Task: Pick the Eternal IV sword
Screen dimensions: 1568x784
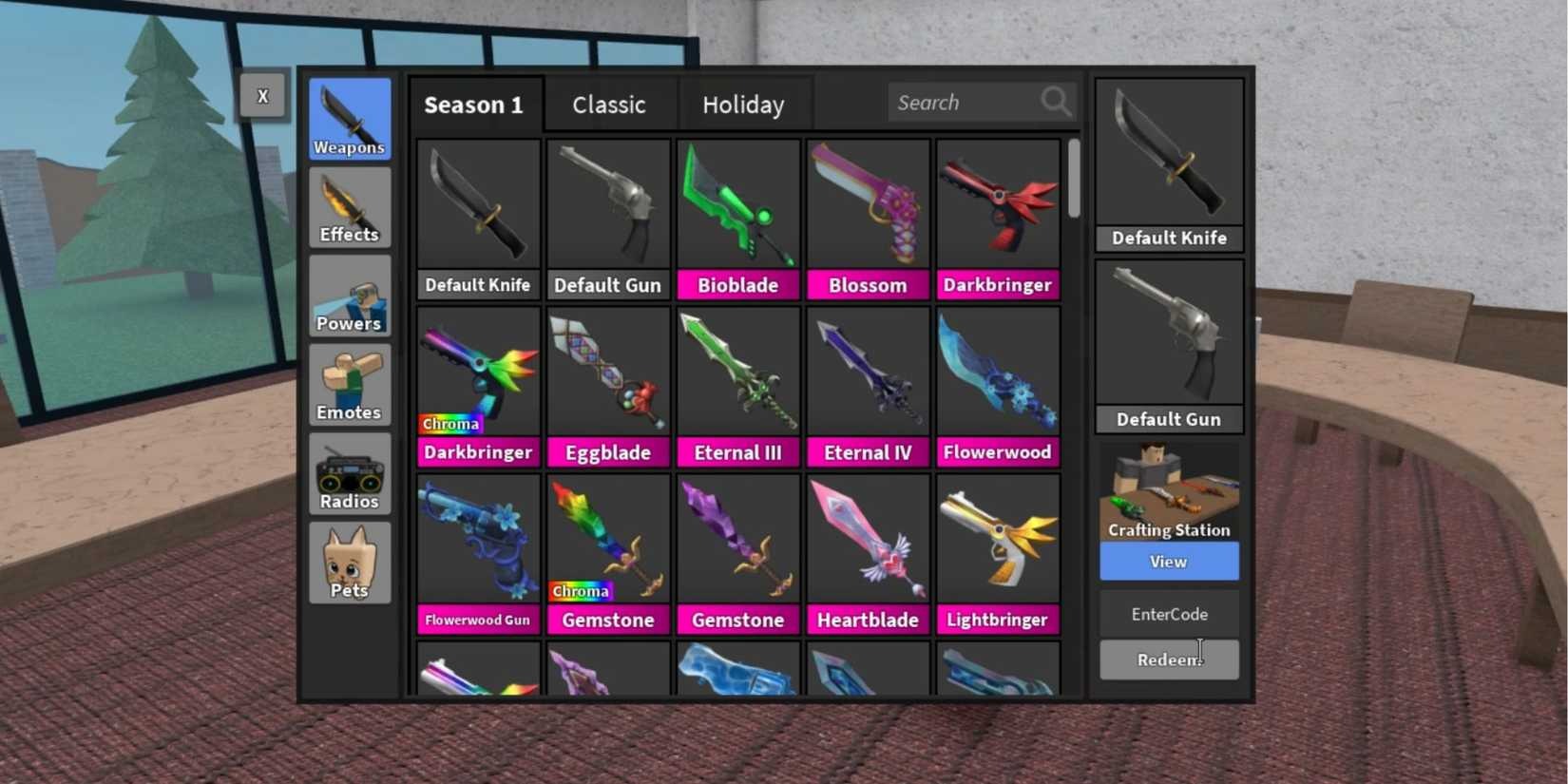Action: [868, 387]
